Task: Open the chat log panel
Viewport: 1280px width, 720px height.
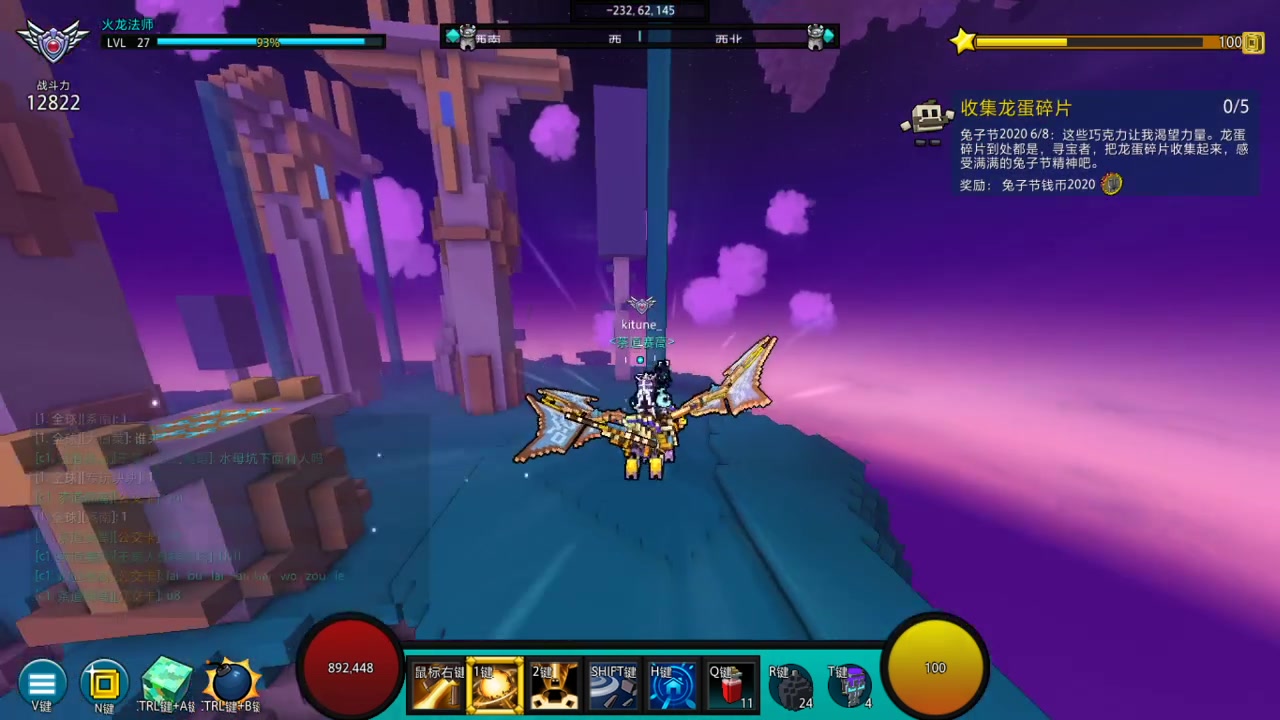Action: [x=190, y=504]
